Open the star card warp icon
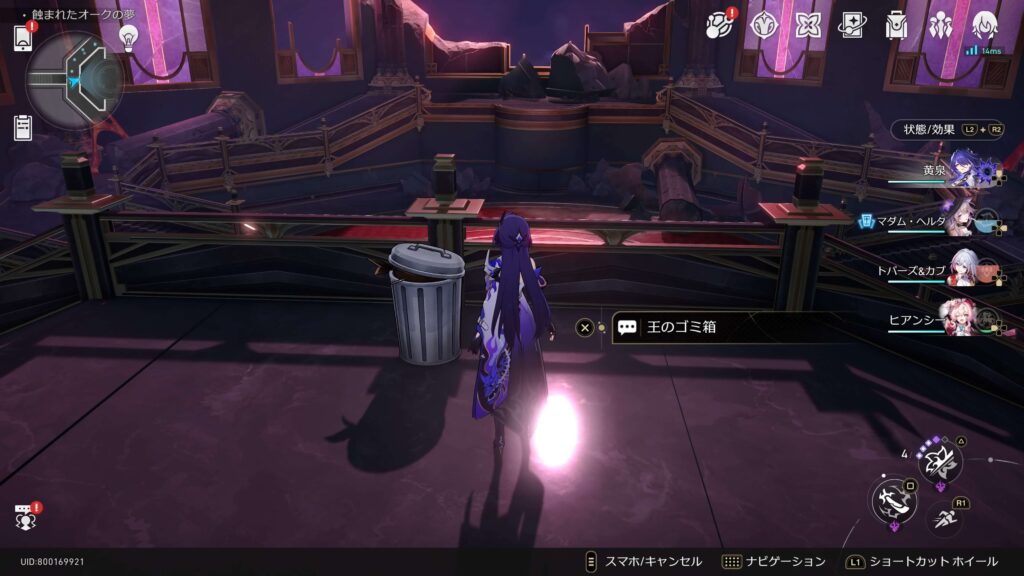This screenshot has width=1024, height=576. click(x=852, y=24)
